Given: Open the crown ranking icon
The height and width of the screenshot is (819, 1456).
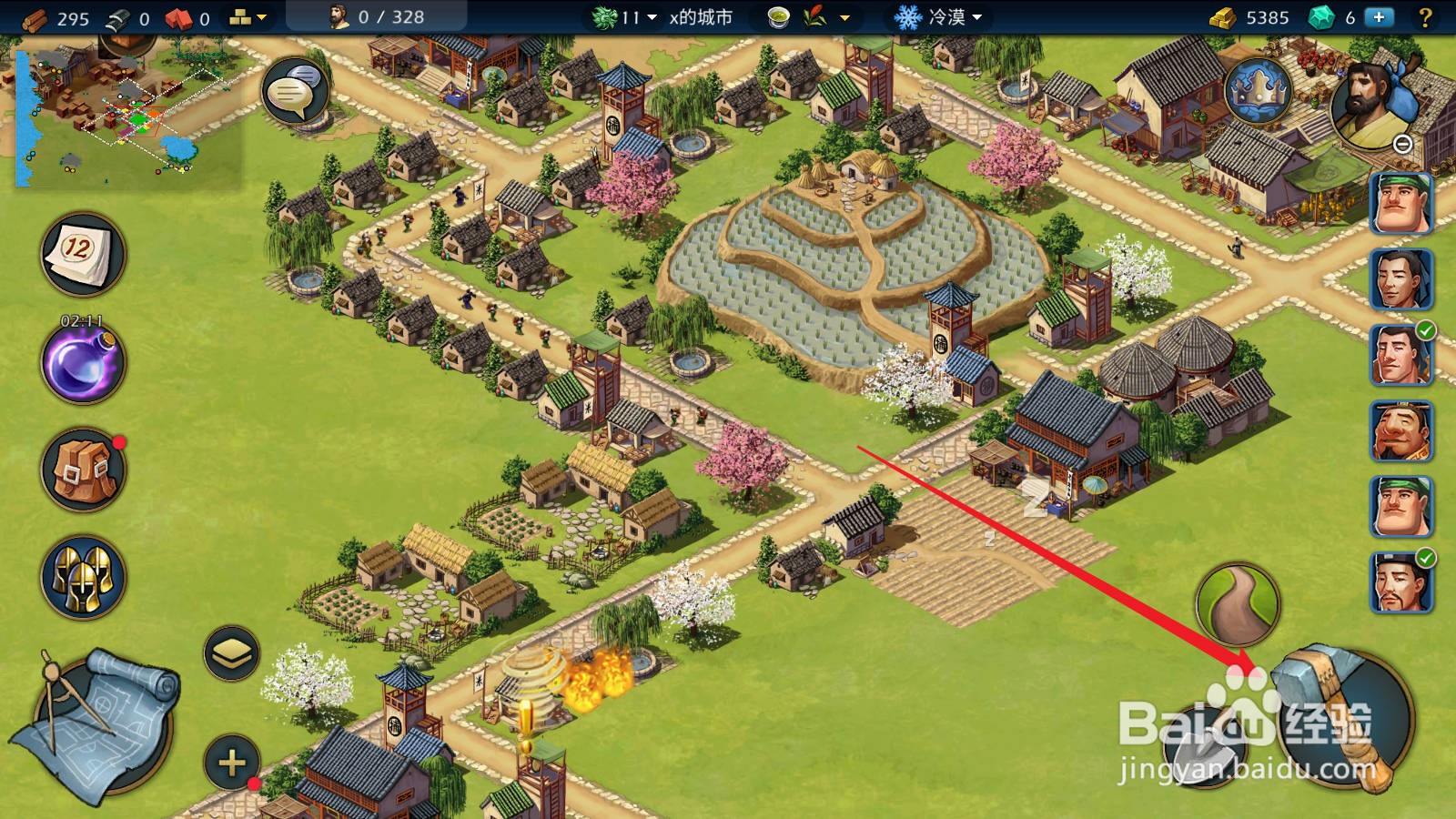Looking at the screenshot, I should pyautogui.click(x=1259, y=91).
